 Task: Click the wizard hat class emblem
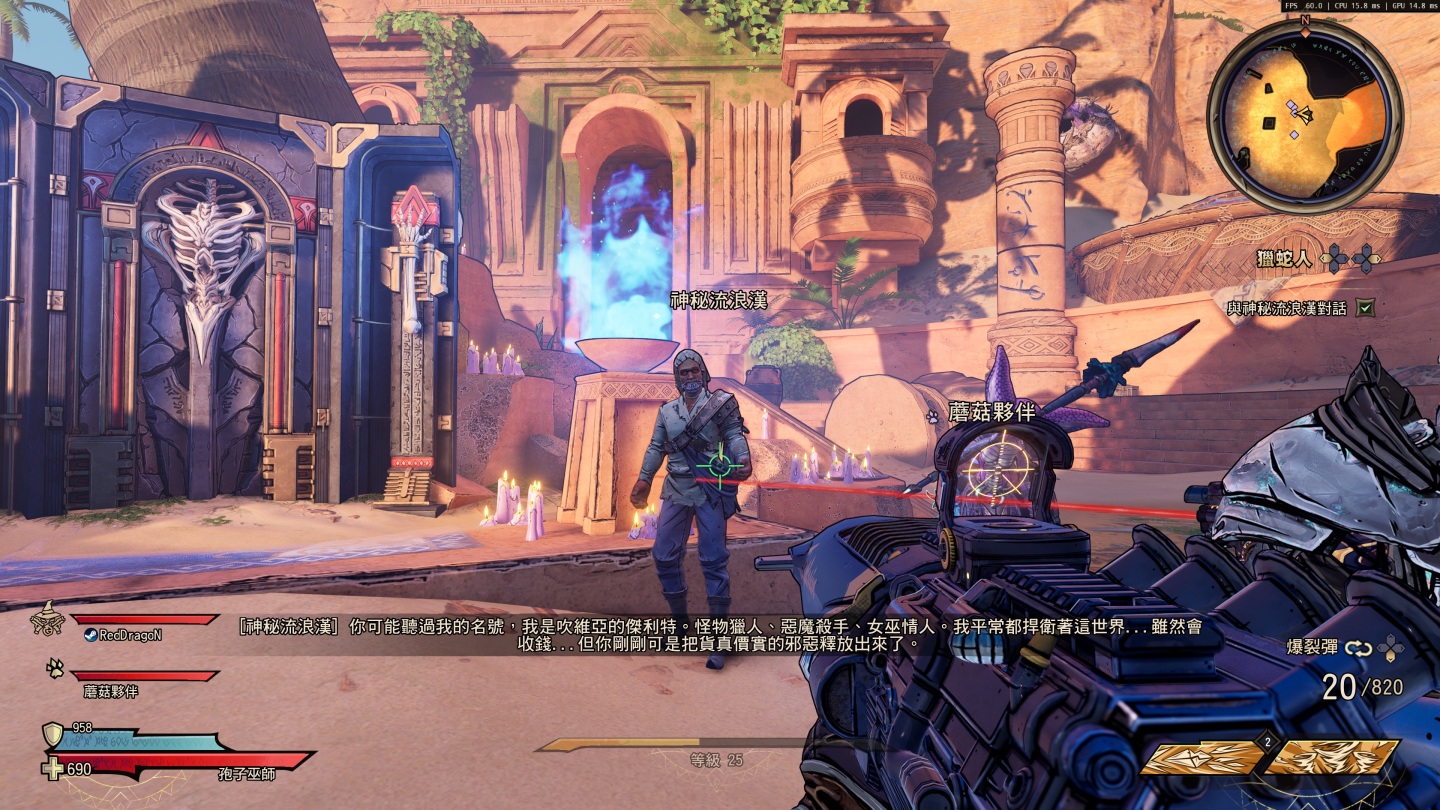[47, 621]
